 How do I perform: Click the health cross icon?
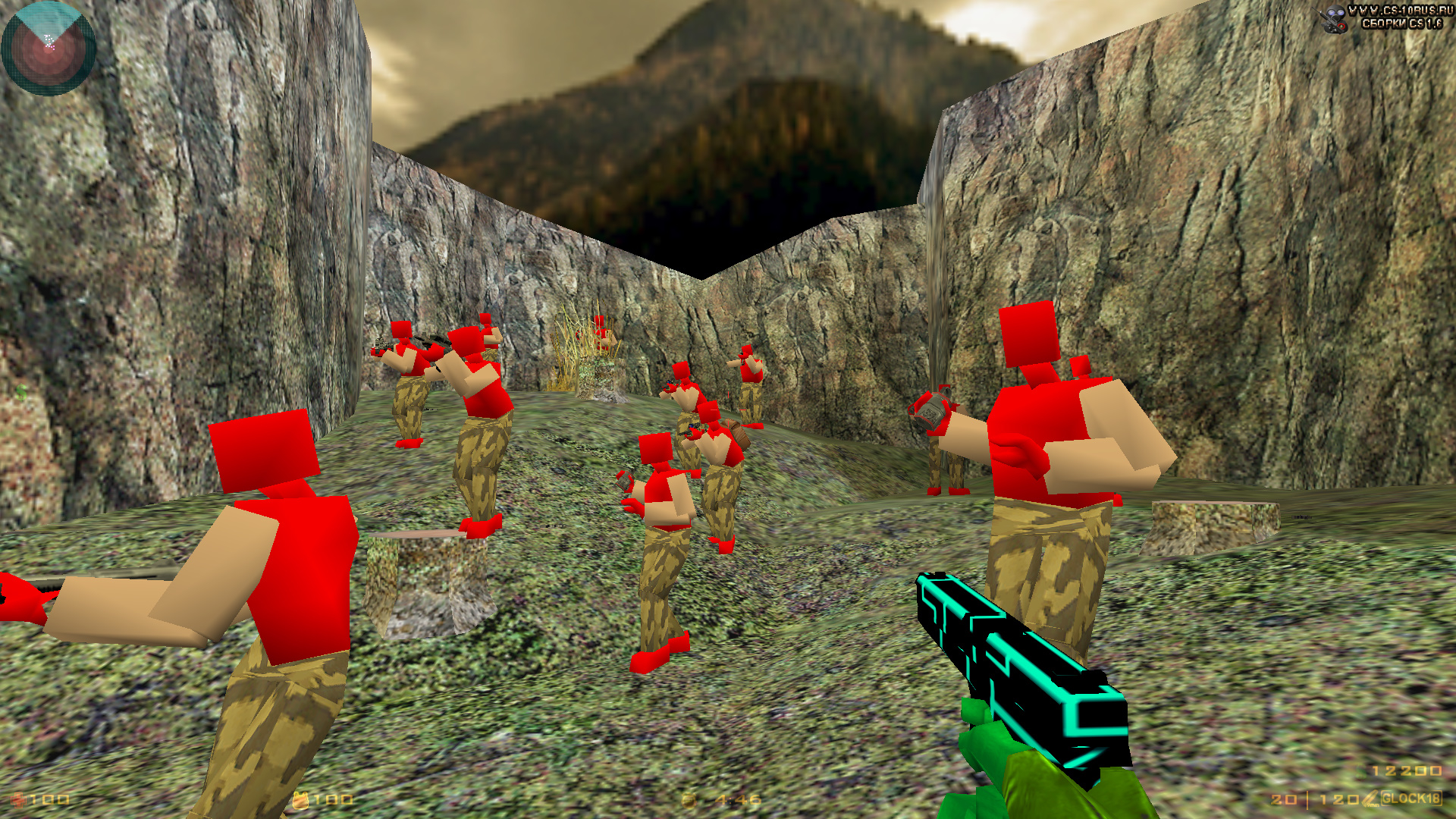click(18, 799)
